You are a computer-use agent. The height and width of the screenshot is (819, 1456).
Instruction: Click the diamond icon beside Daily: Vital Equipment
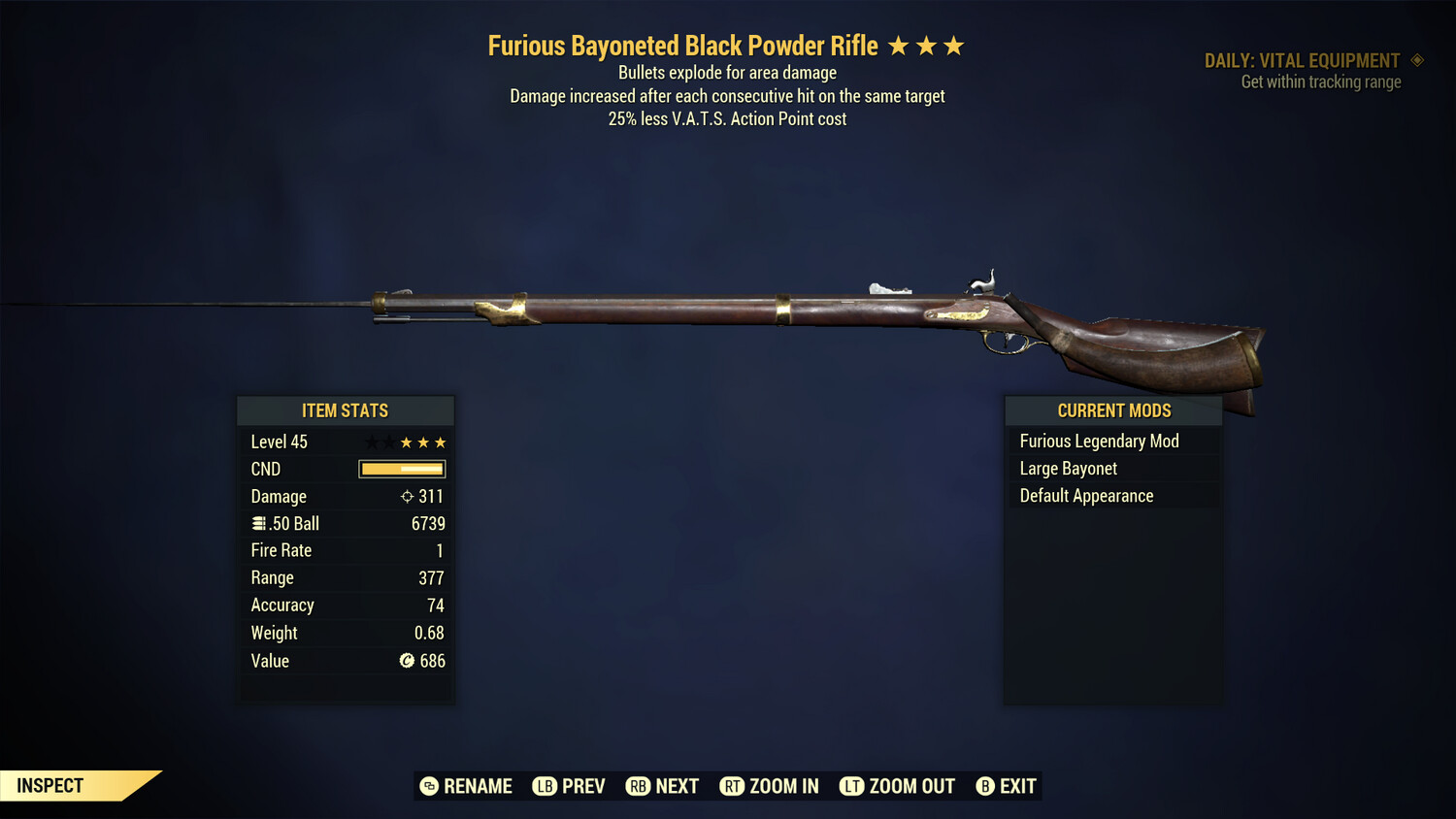tap(1418, 60)
